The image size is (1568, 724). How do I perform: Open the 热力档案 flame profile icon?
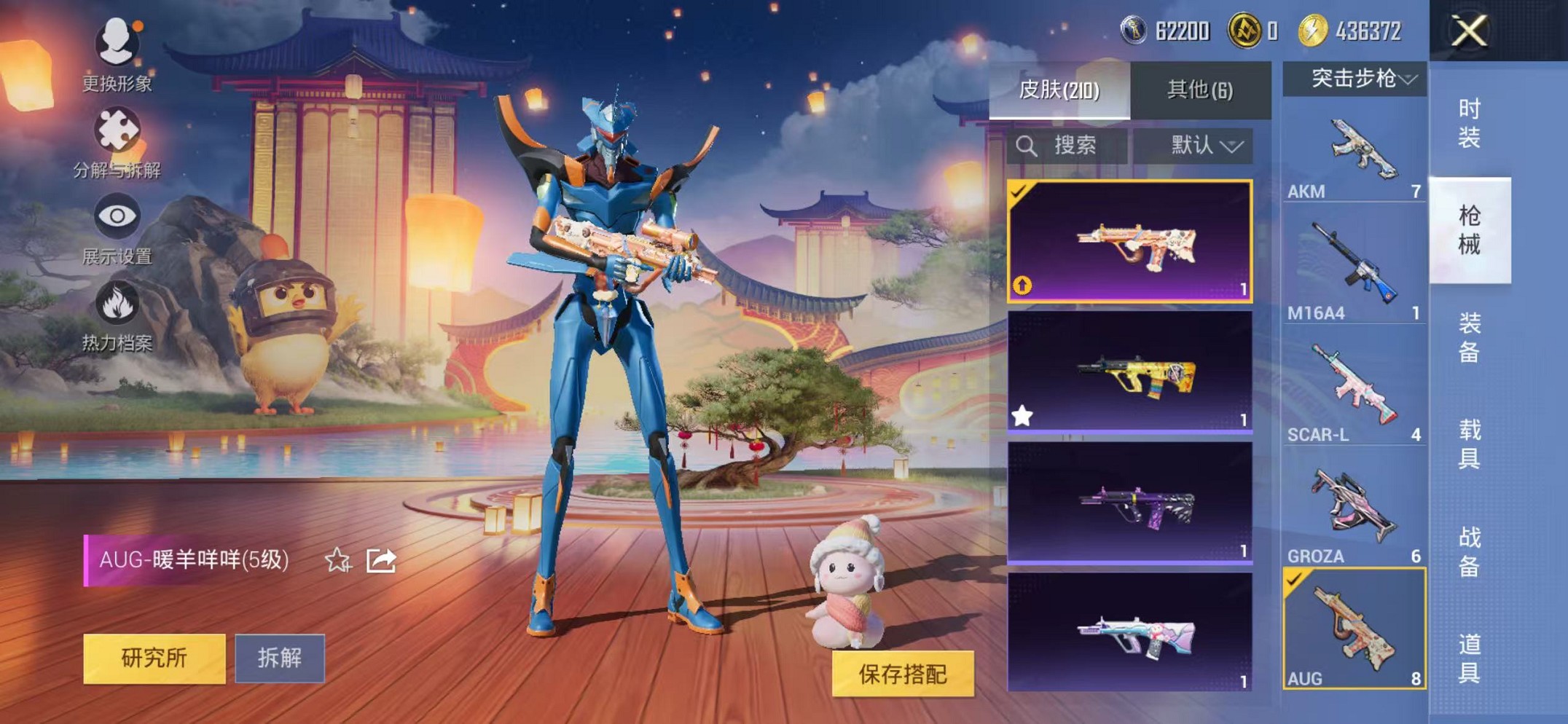coord(117,302)
